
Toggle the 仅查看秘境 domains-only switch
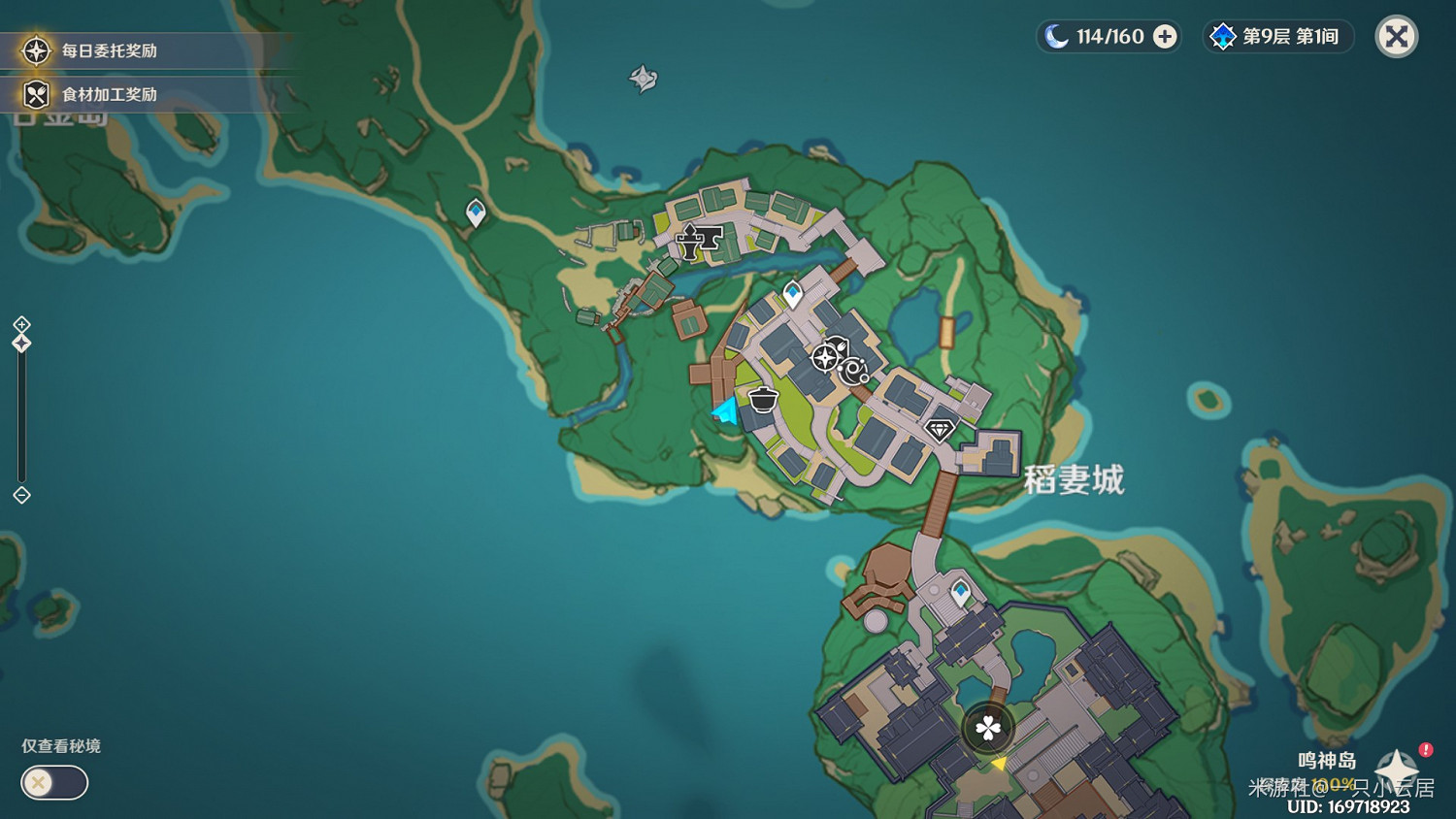(53, 783)
